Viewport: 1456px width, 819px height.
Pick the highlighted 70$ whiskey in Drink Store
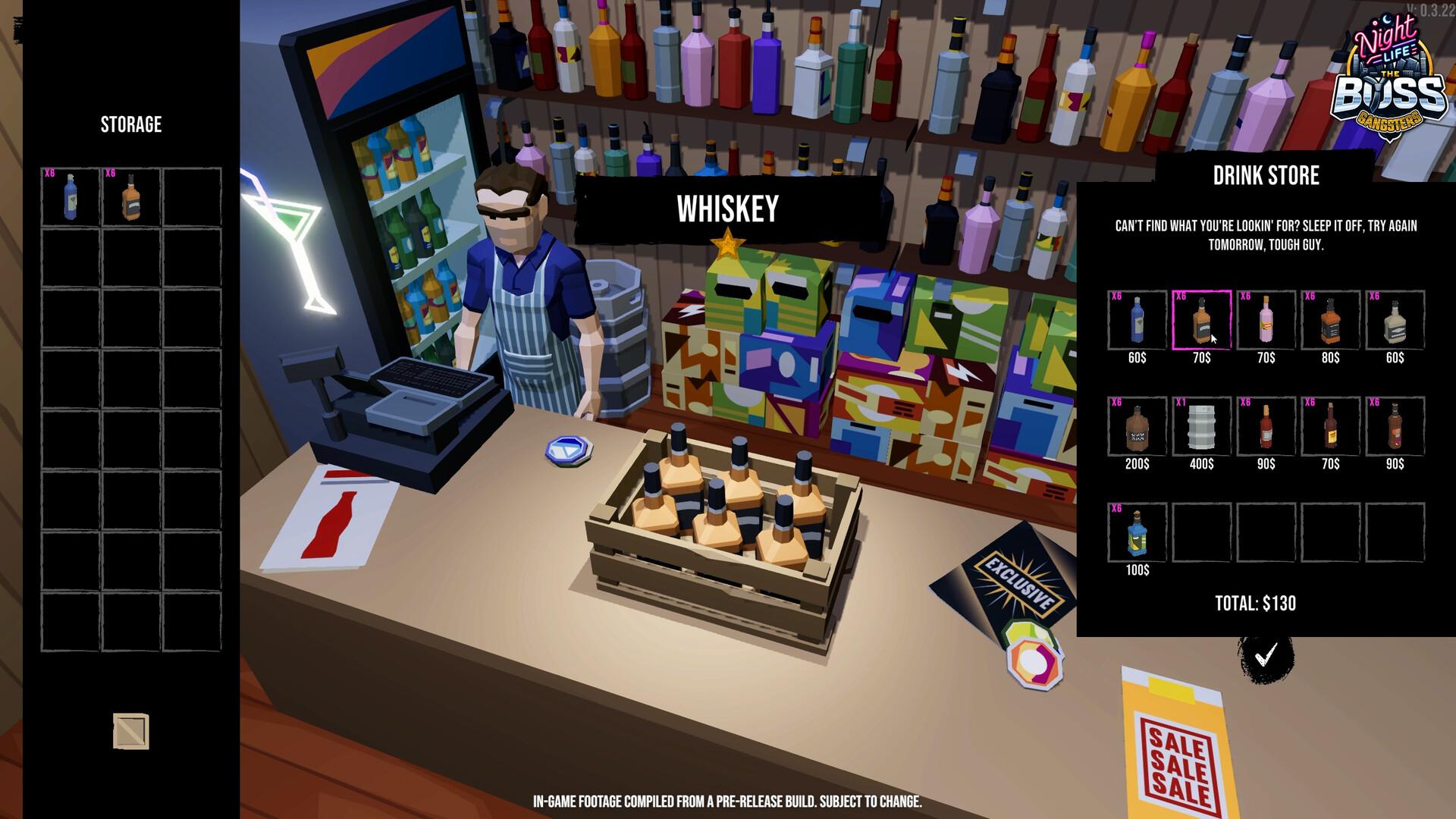[1201, 320]
